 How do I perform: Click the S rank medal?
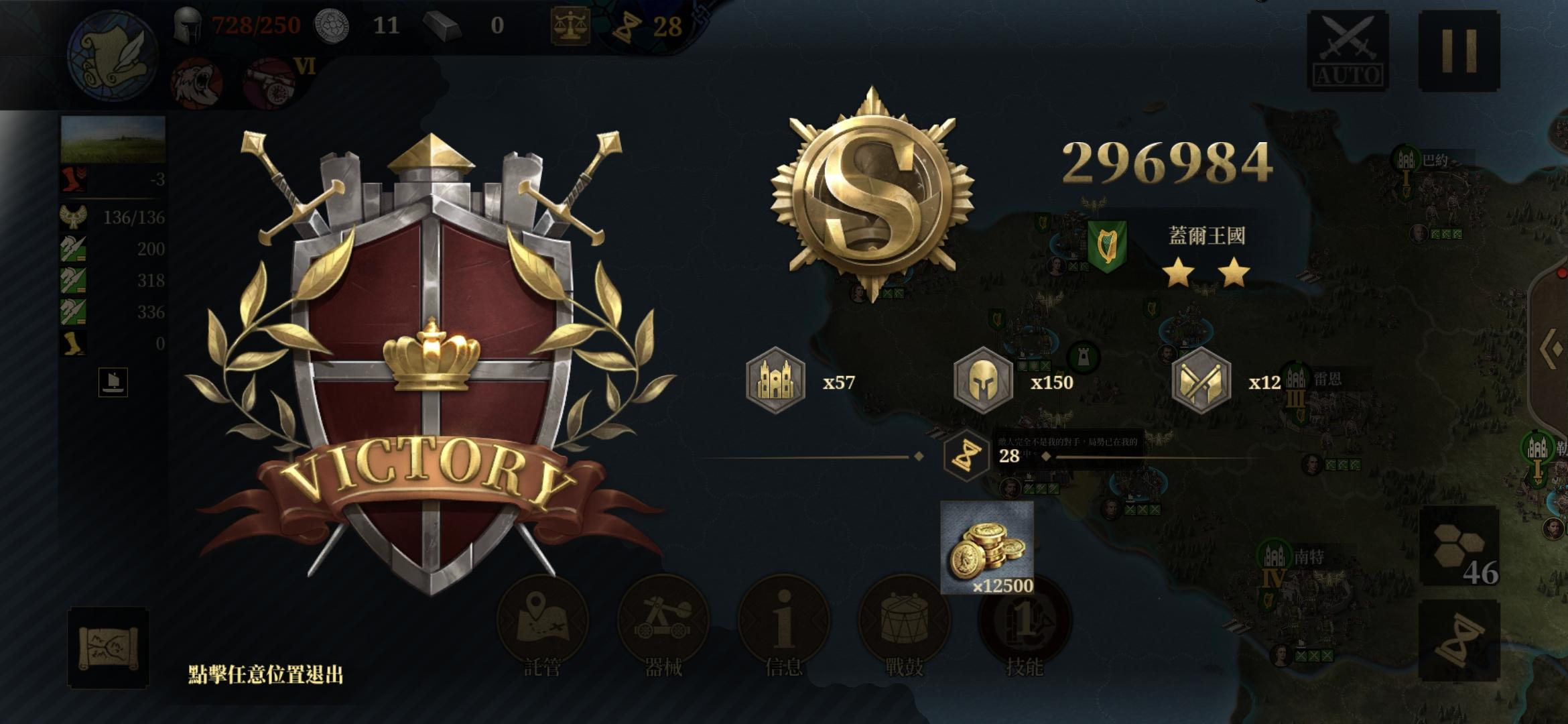click(872, 194)
